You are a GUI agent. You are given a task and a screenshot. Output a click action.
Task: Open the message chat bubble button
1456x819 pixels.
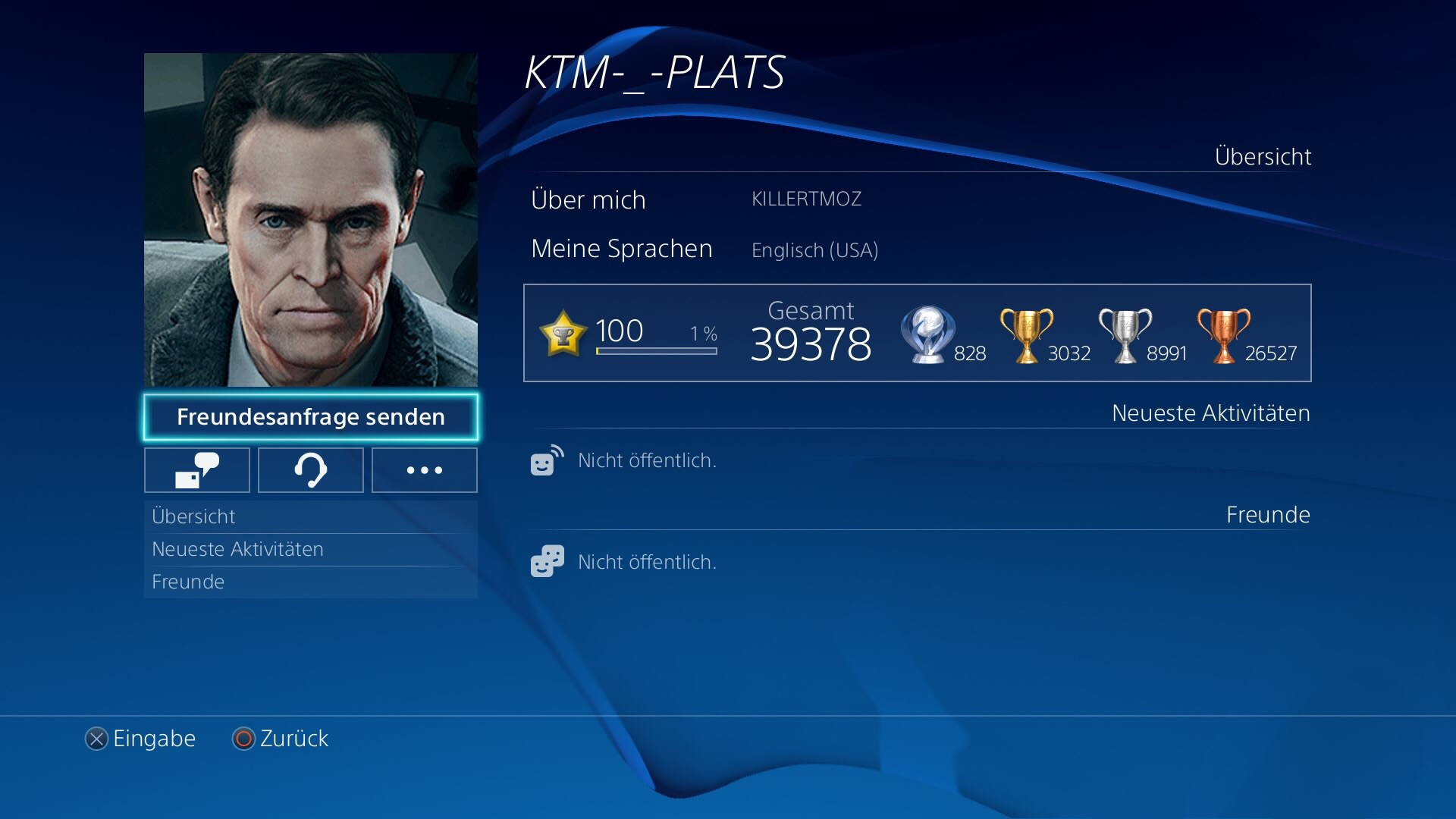(x=197, y=470)
